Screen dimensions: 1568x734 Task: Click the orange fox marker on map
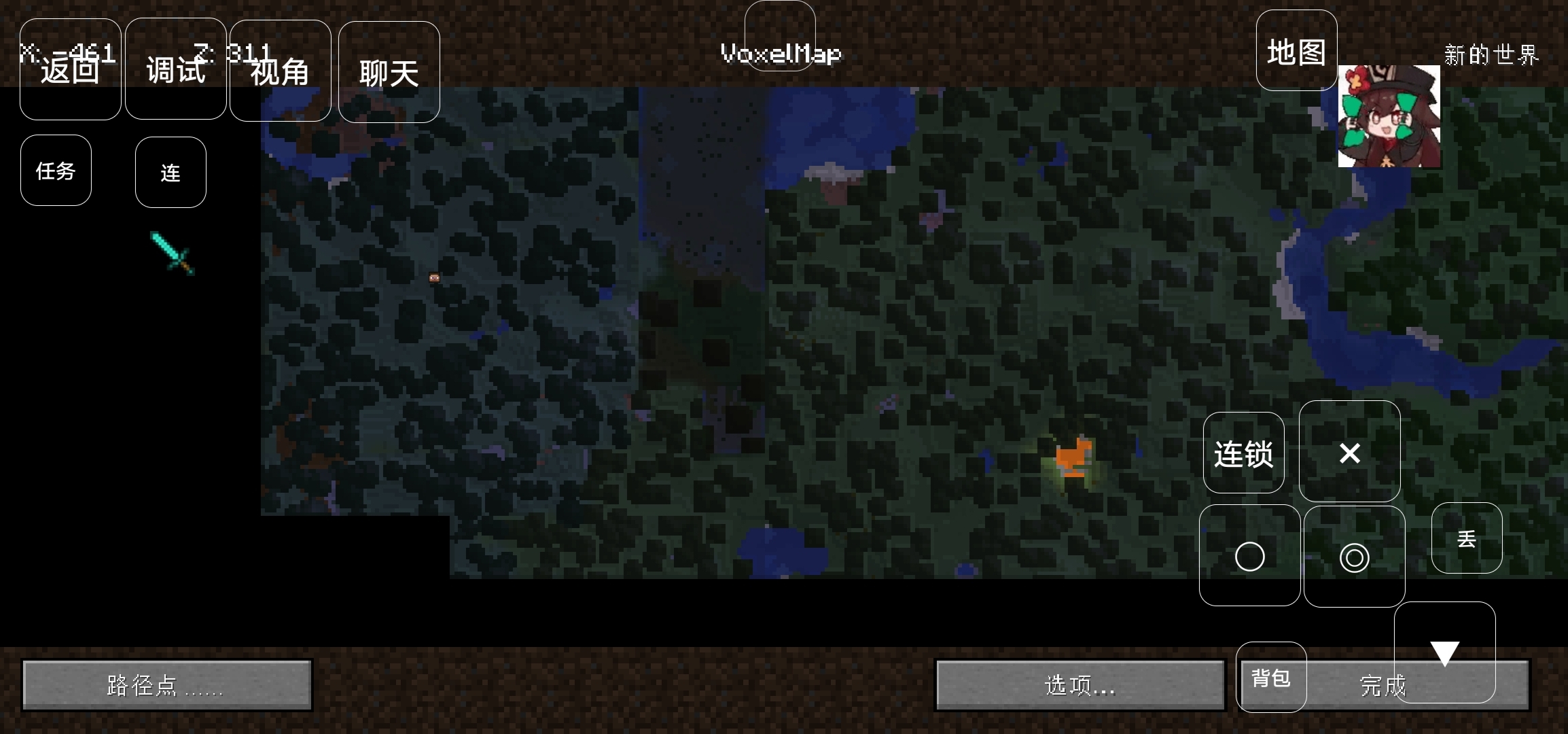coord(1074,457)
